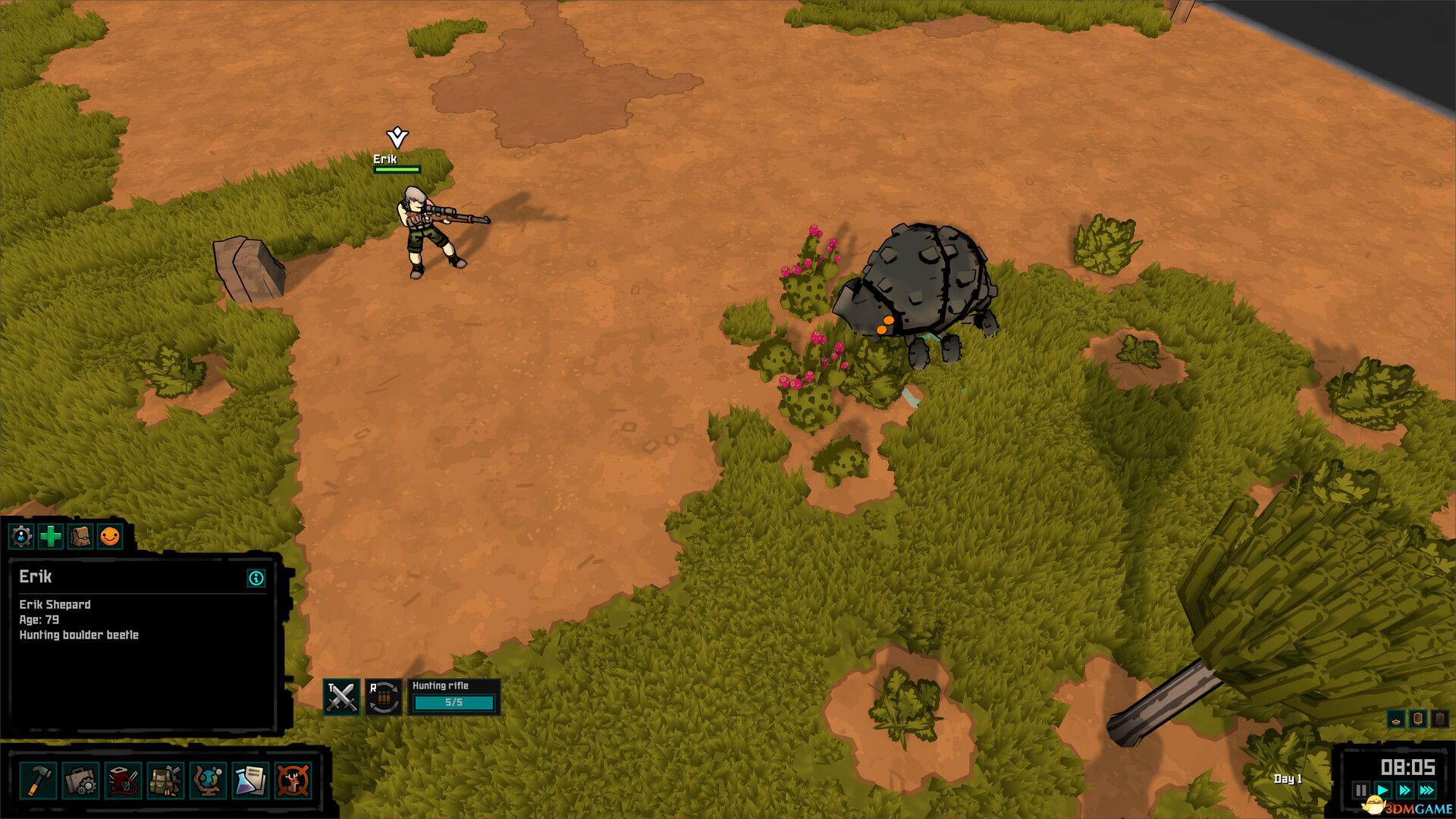Set game speed to normal play

(1382, 791)
